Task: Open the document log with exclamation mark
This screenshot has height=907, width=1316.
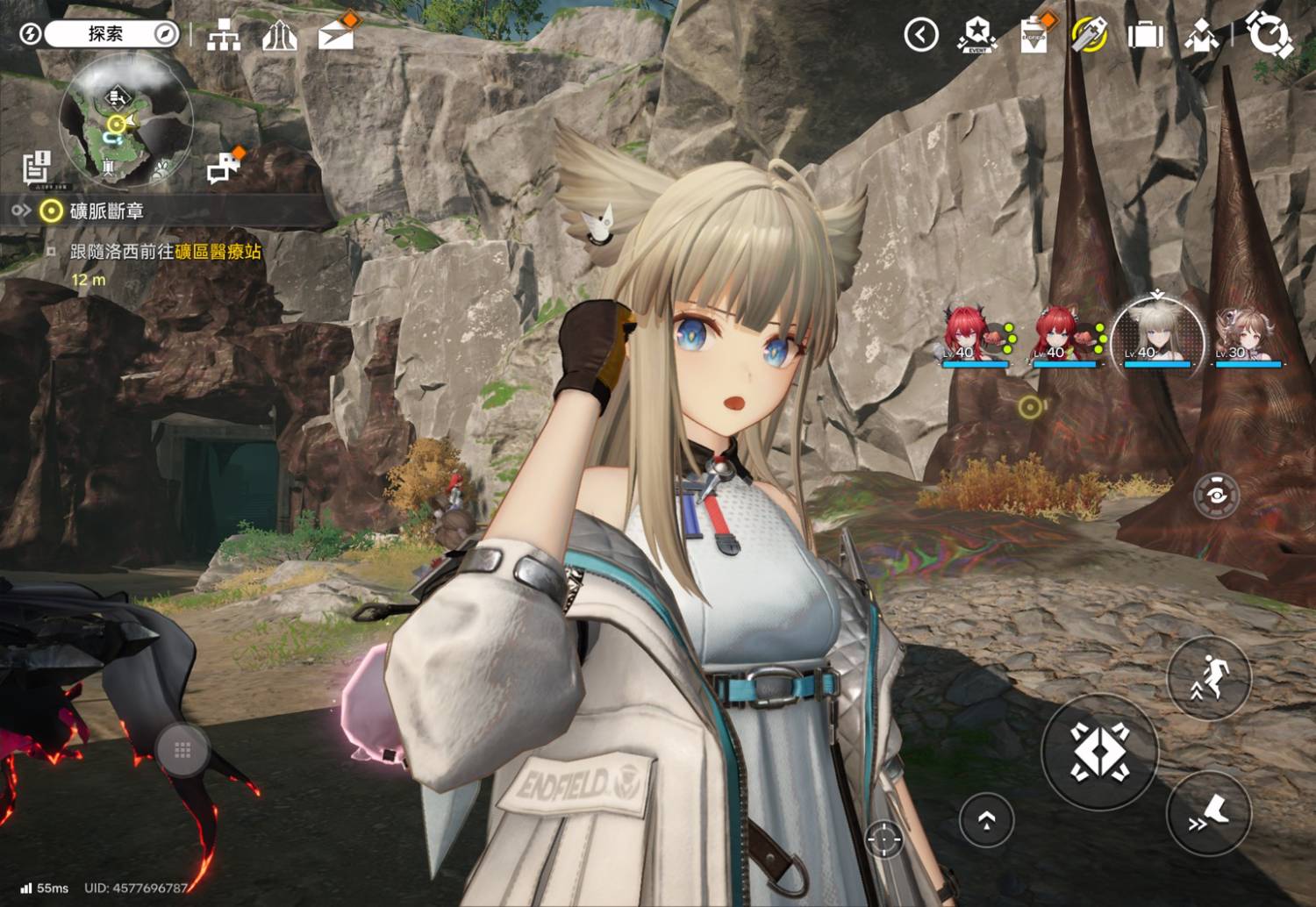Action: point(37,168)
